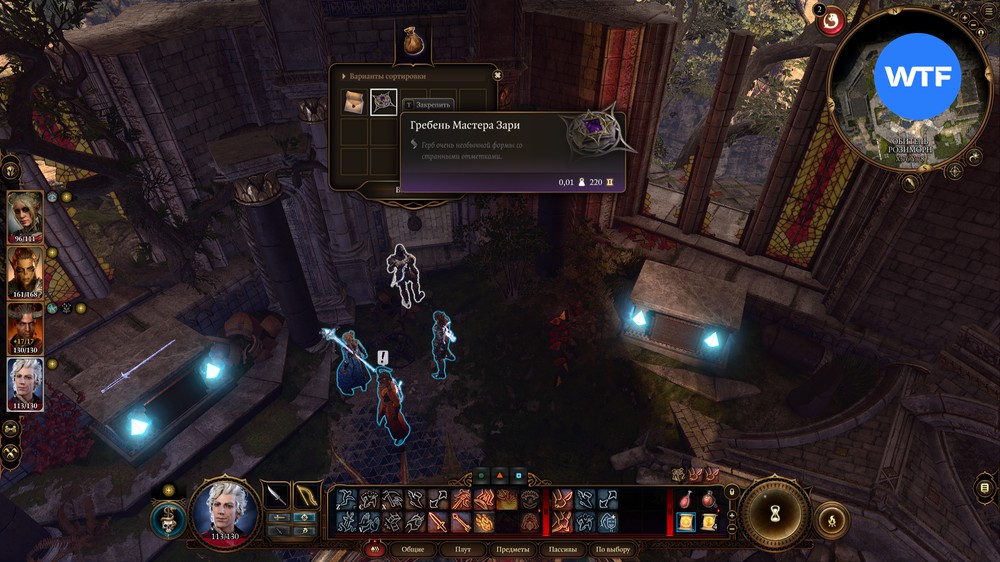Screen dimensions: 1000x562
Task: Switch to the Плут hotbar tab
Action: [x=462, y=549]
